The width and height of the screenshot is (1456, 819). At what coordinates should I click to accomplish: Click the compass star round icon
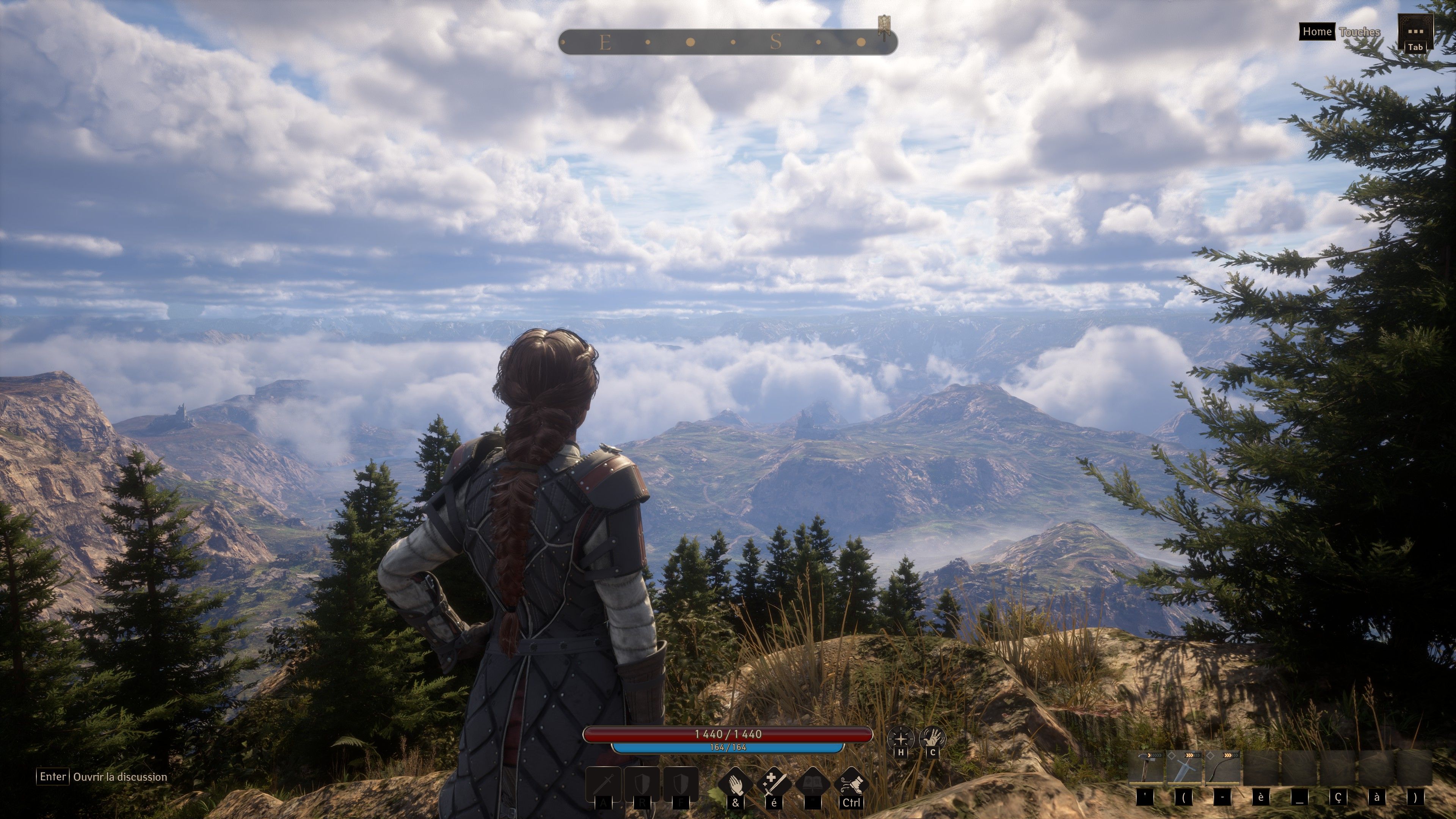[900, 738]
